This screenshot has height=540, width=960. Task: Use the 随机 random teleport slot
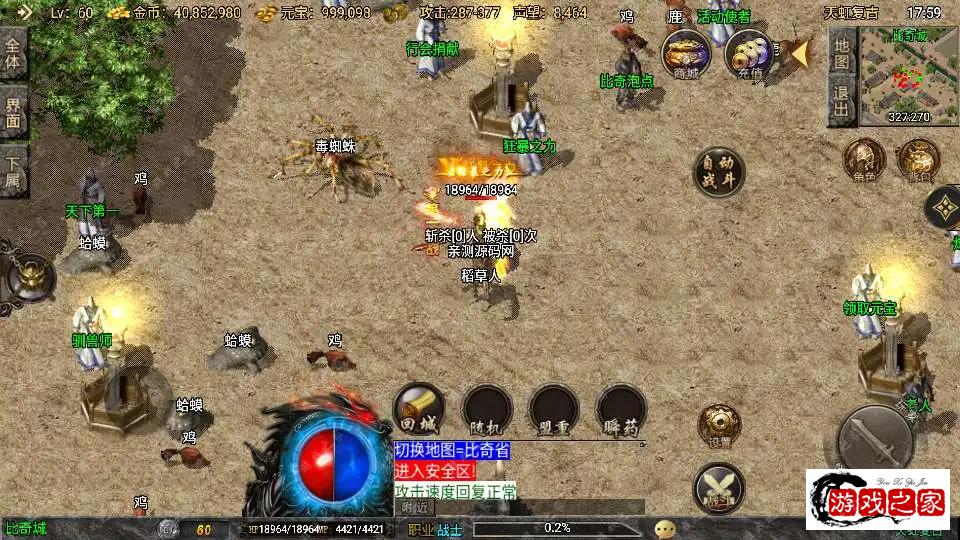tap(487, 408)
